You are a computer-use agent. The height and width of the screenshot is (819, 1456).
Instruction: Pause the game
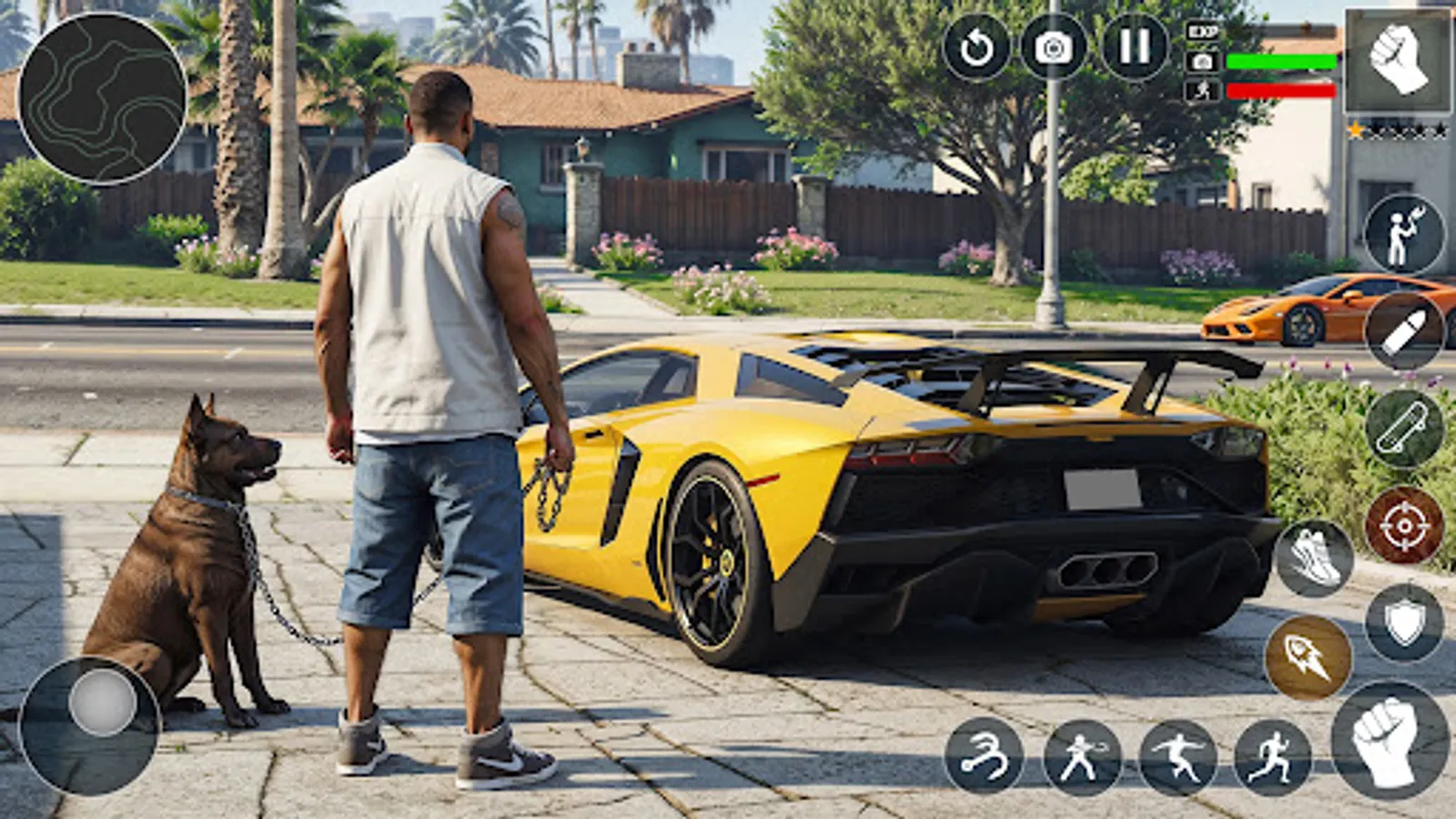click(x=1128, y=45)
